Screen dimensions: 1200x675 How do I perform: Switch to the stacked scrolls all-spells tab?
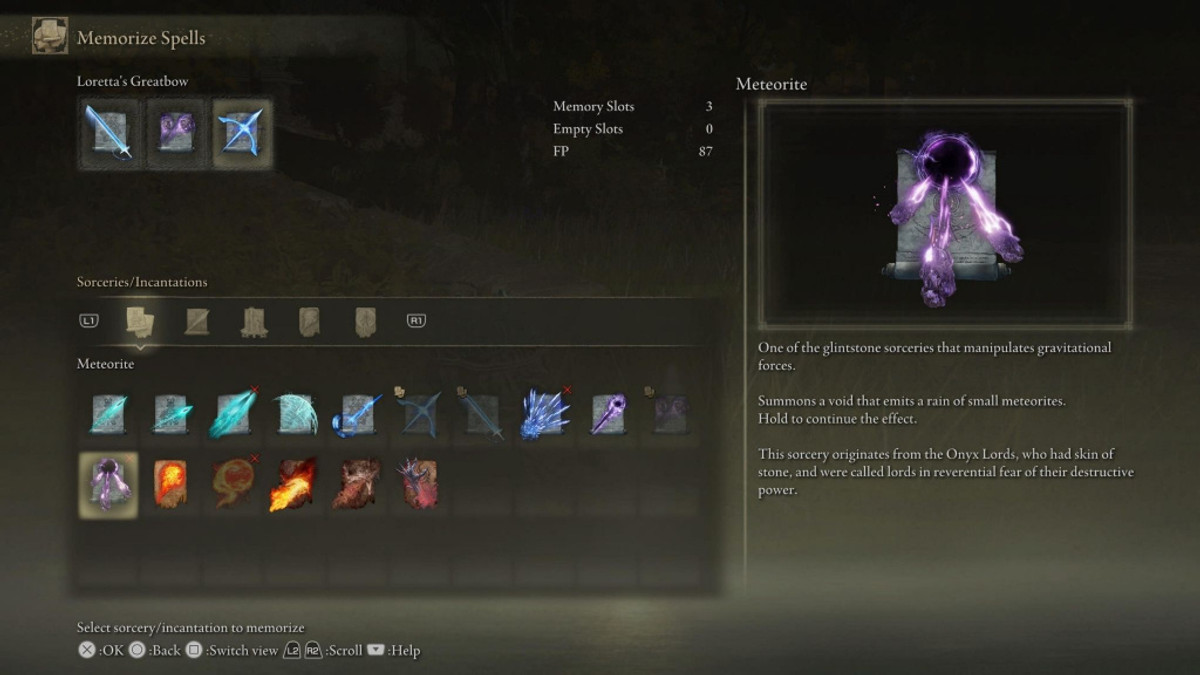coord(140,321)
